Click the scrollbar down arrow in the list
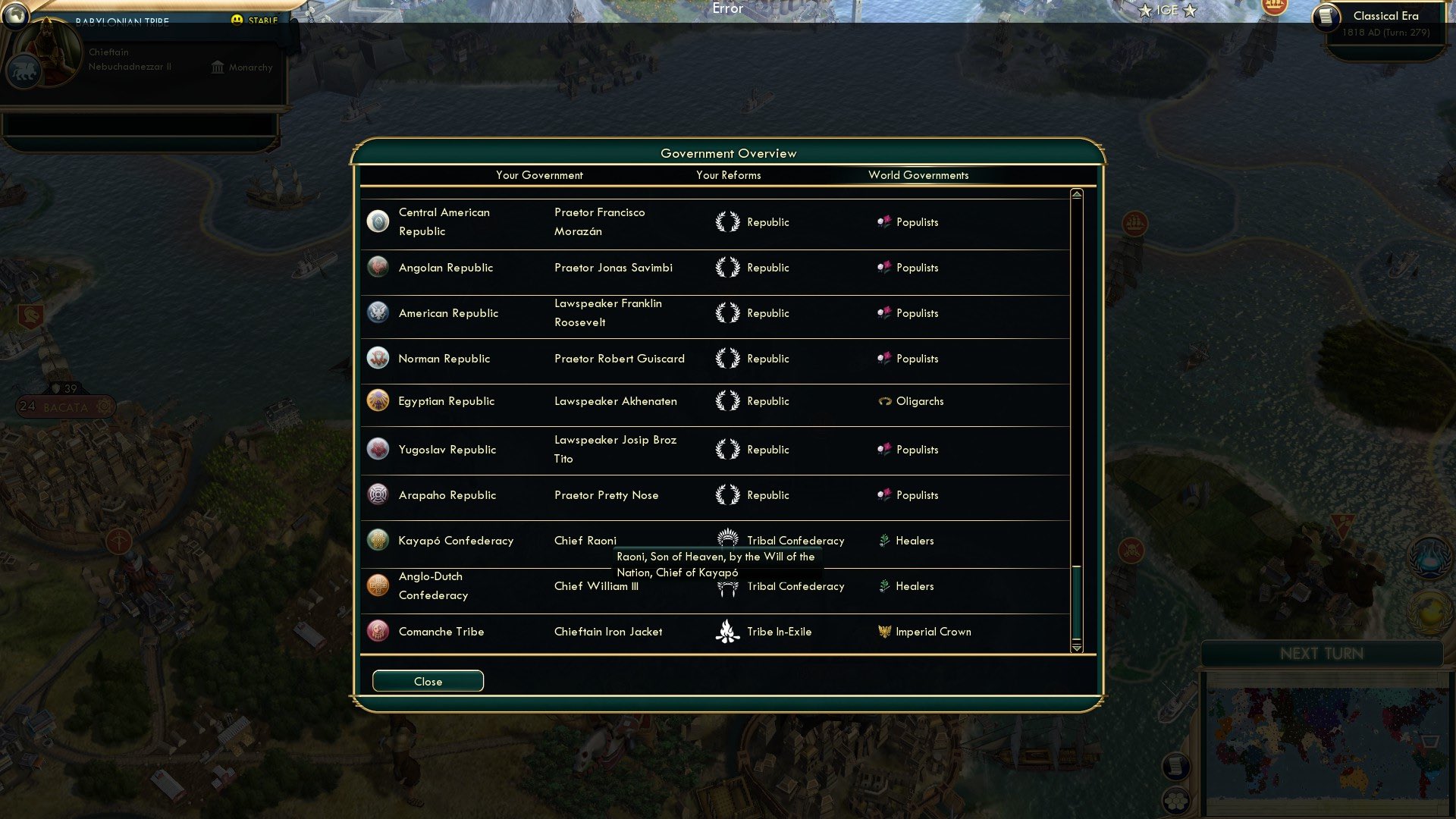This screenshot has height=819, width=1456. click(x=1076, y=649)
